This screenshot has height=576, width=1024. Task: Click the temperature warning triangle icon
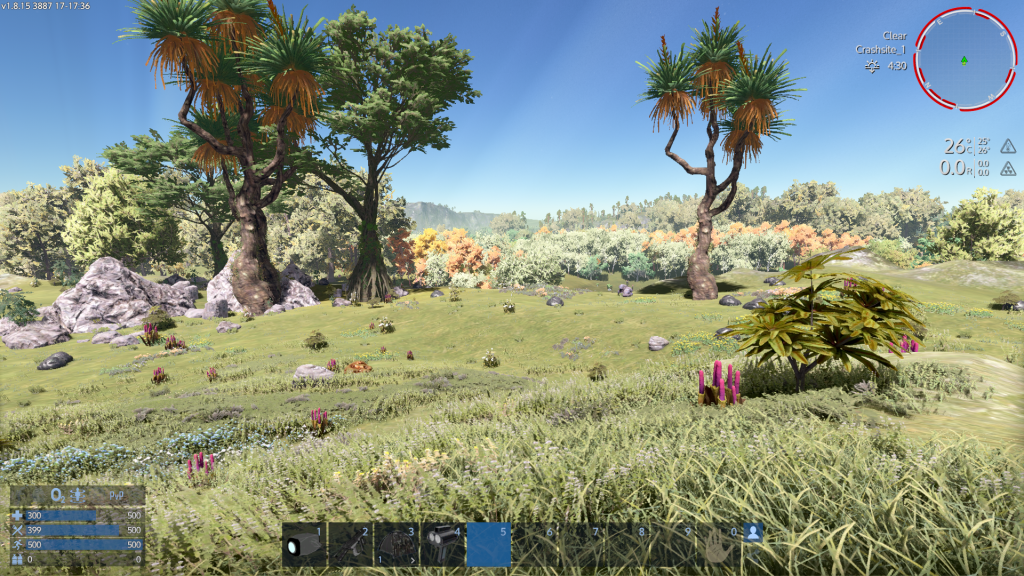click(1008, 146)
